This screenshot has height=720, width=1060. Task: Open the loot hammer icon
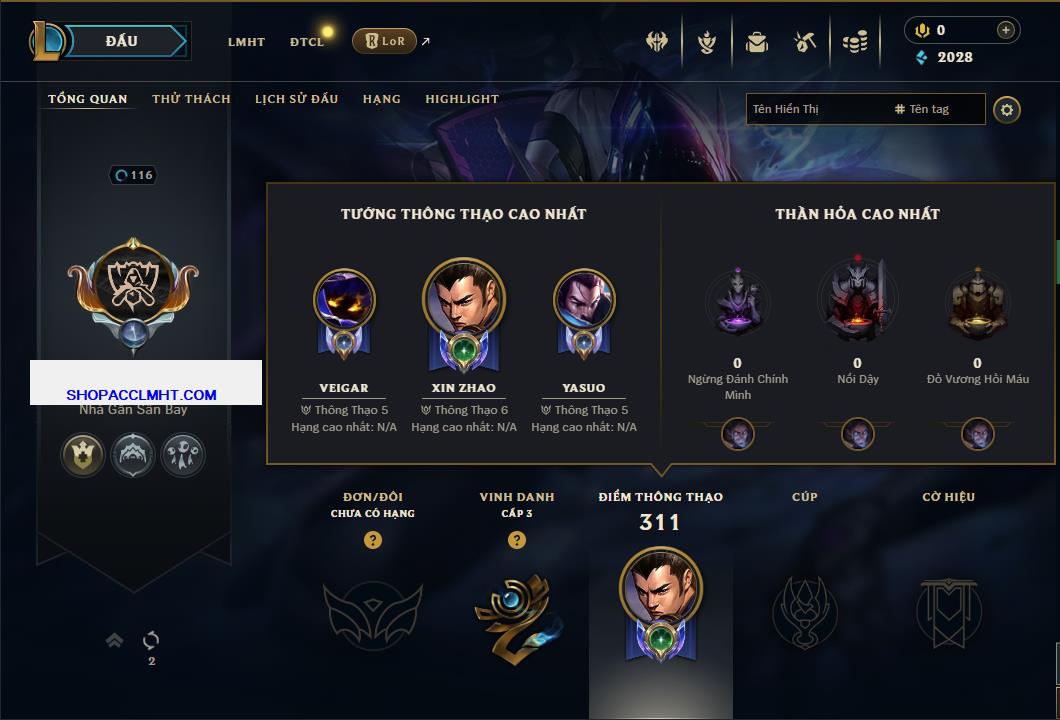(805, 42)
